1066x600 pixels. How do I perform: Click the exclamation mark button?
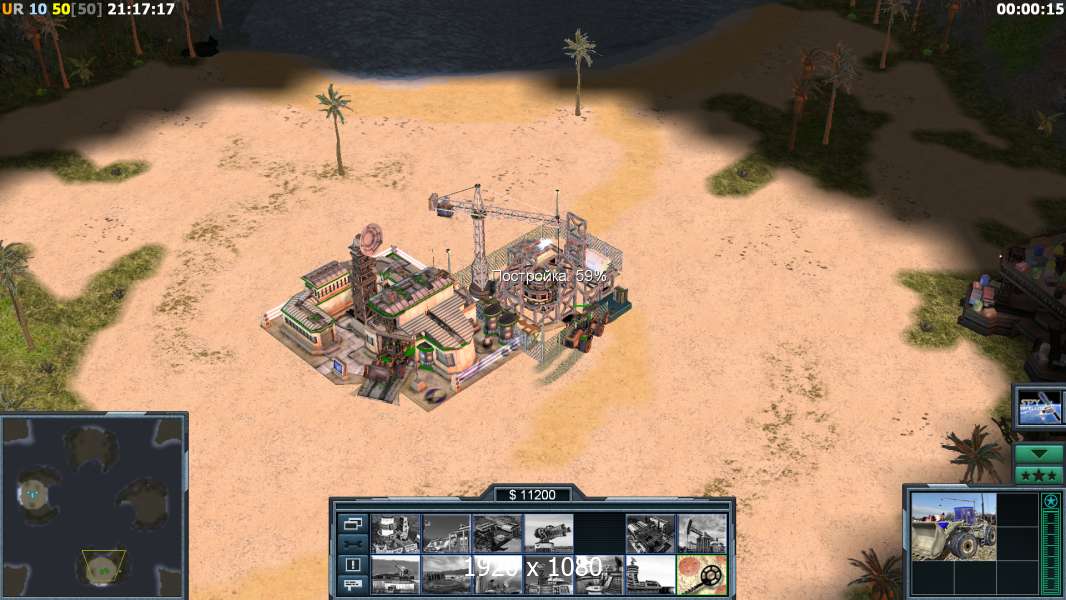352,565
